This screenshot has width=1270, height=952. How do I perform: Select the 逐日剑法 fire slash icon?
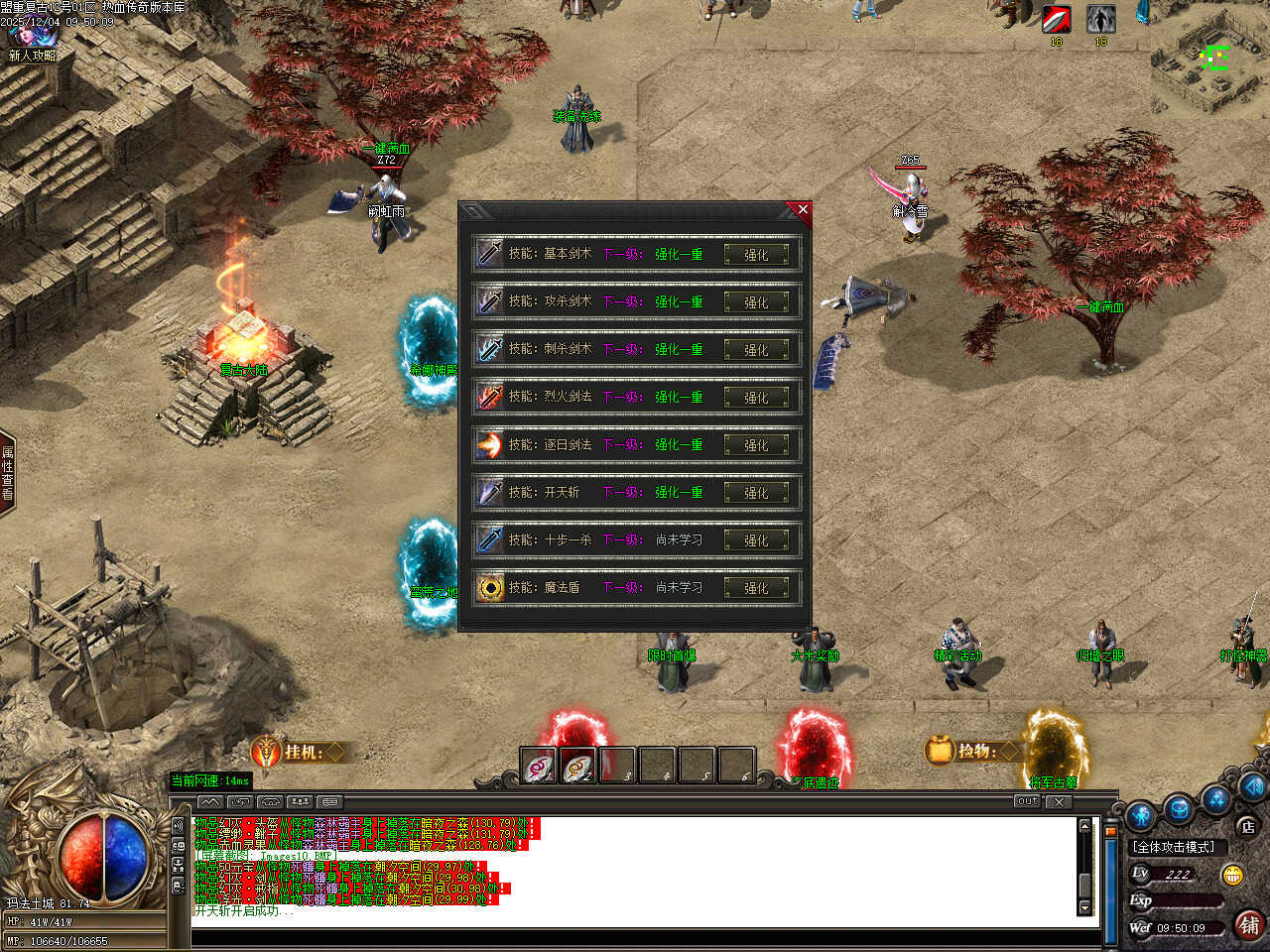pos(490,444)
